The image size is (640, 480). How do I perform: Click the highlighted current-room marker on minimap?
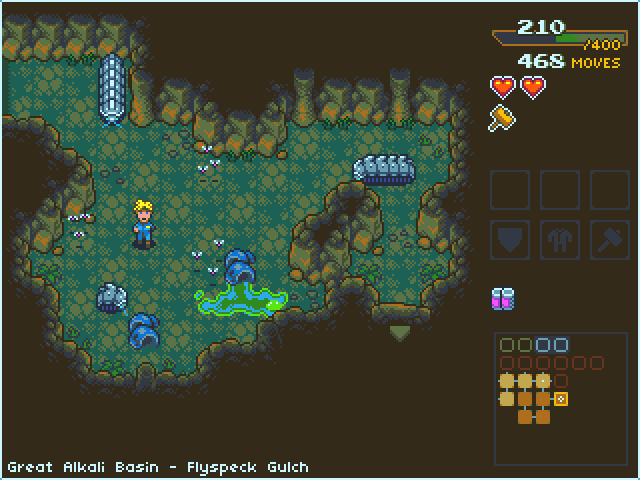[x=561, y=399]
